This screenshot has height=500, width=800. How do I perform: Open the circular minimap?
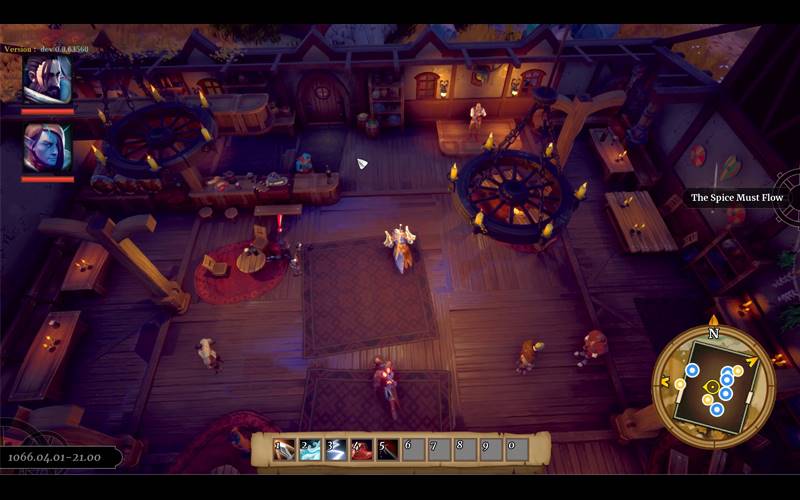(x=713, y=385)
